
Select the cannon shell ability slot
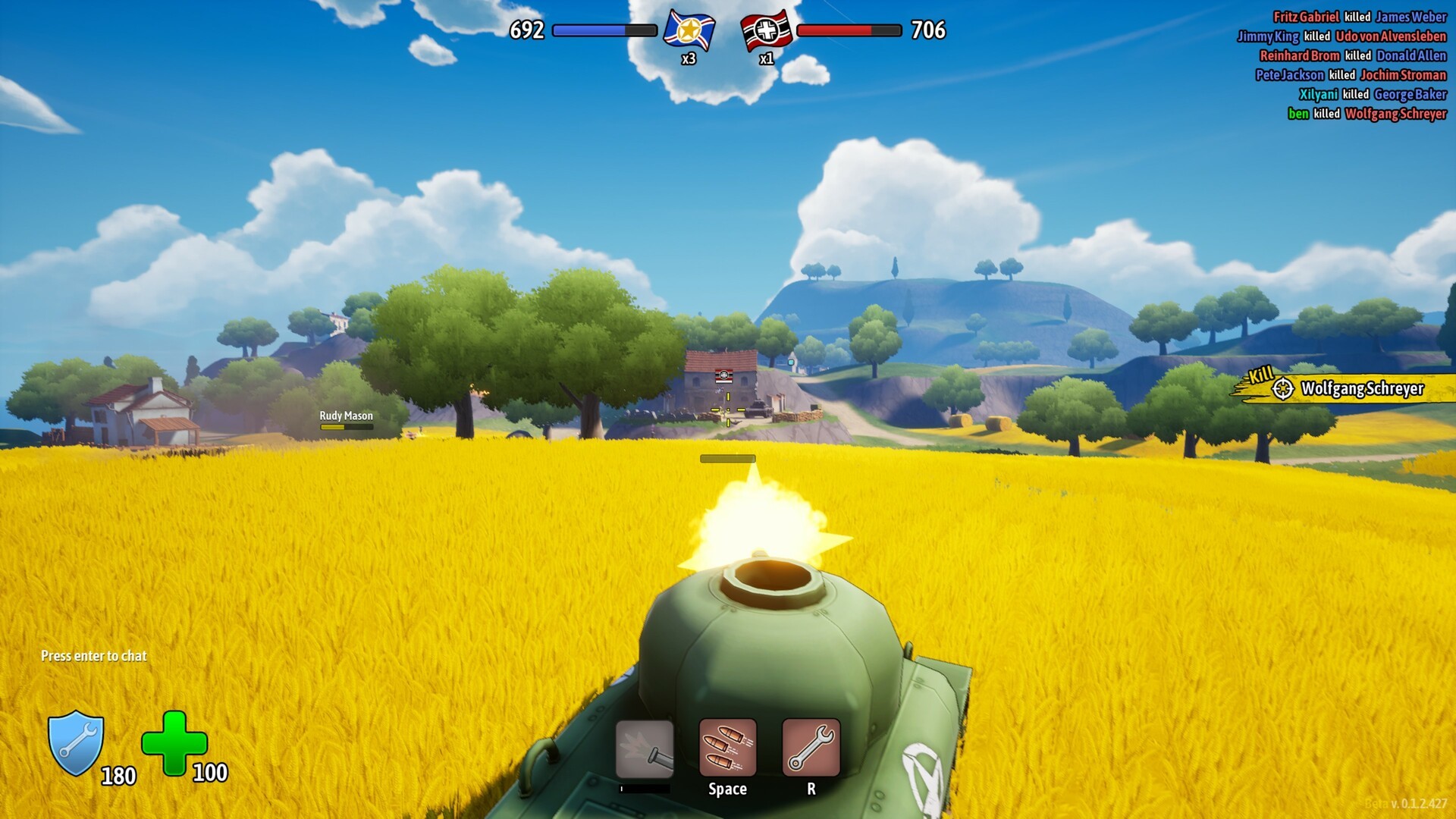point(645,748)
